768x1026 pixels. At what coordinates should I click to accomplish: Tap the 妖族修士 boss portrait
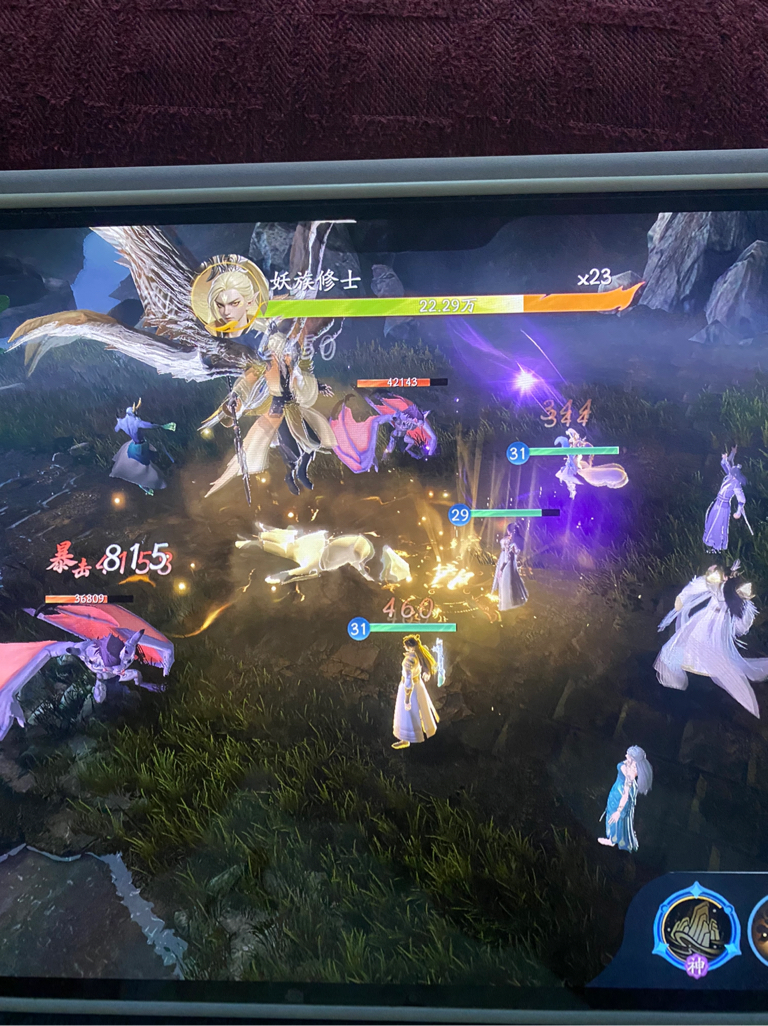coord(229,294)
